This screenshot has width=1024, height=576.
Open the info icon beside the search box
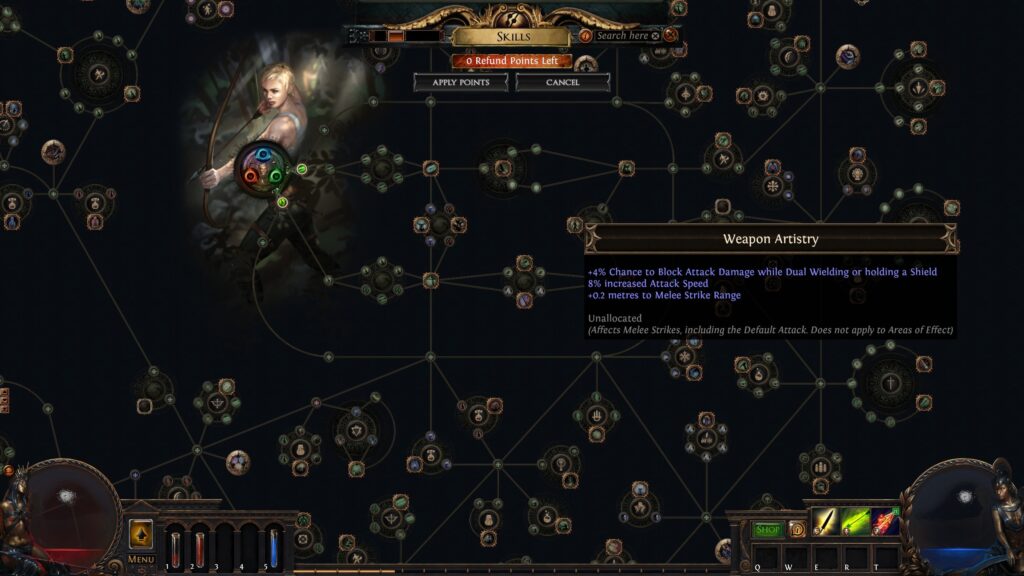pyautogui.click(x=586, y=36)
